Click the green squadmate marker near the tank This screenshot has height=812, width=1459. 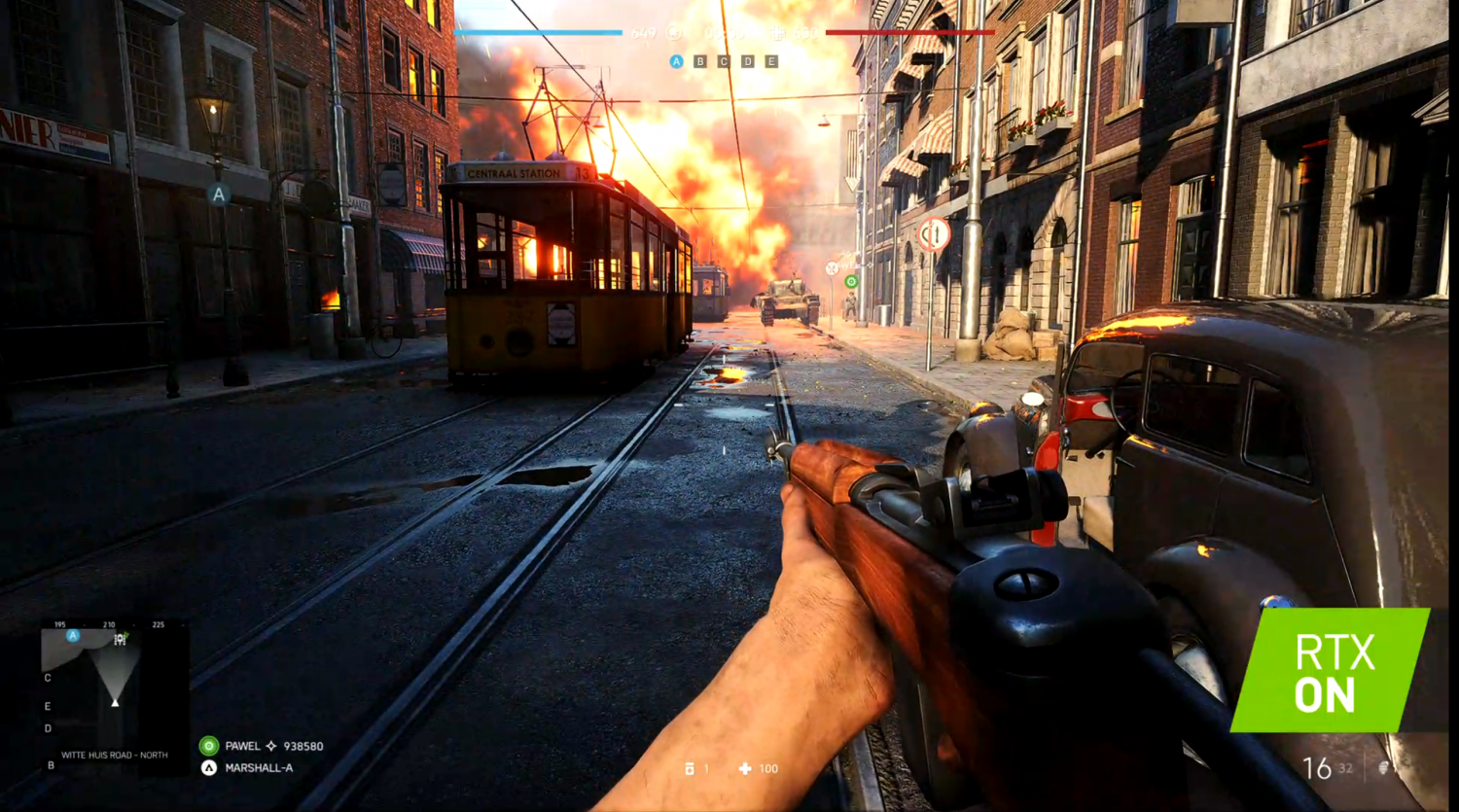[x=851, y=282]
